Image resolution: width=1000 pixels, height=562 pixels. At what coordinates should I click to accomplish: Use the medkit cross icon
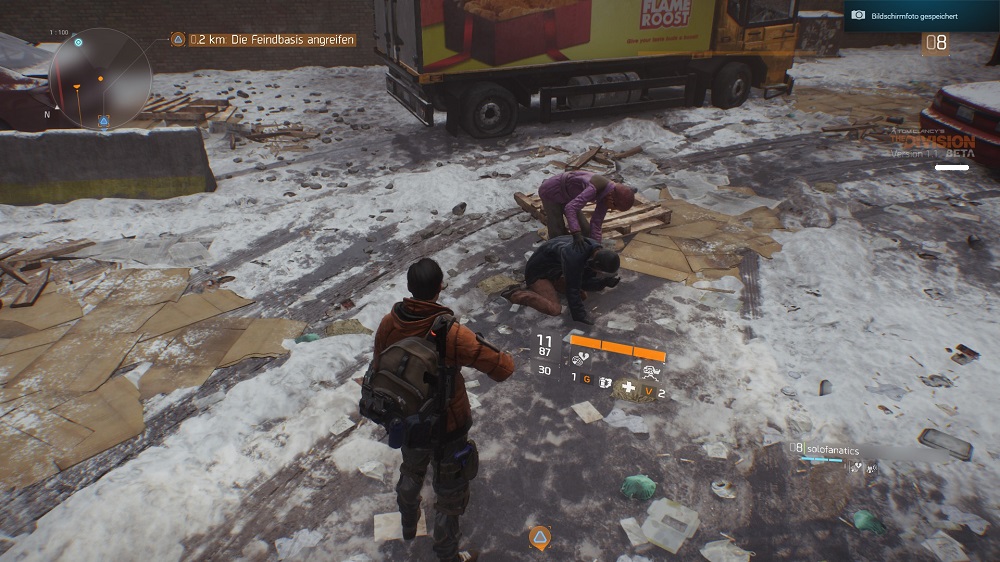(x=628, y=387)
